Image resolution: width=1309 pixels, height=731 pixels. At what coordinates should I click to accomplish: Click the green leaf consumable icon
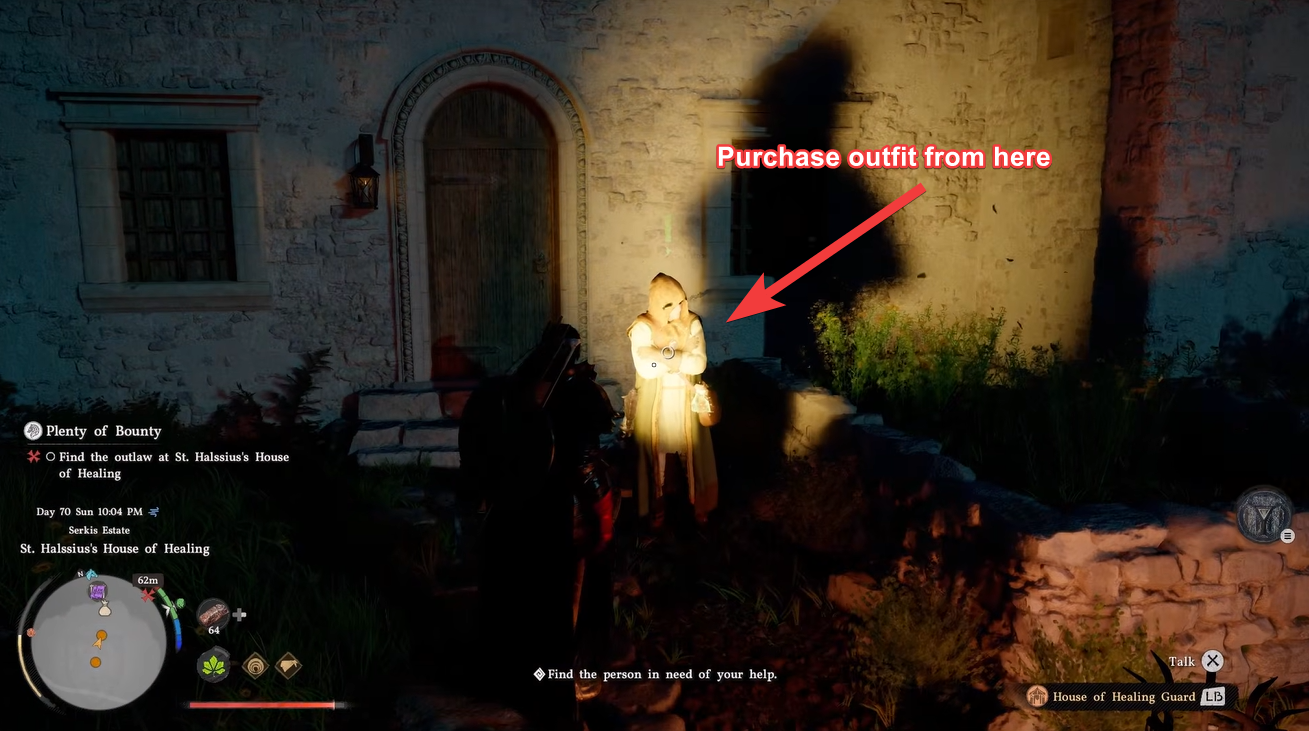click(213, 665)
